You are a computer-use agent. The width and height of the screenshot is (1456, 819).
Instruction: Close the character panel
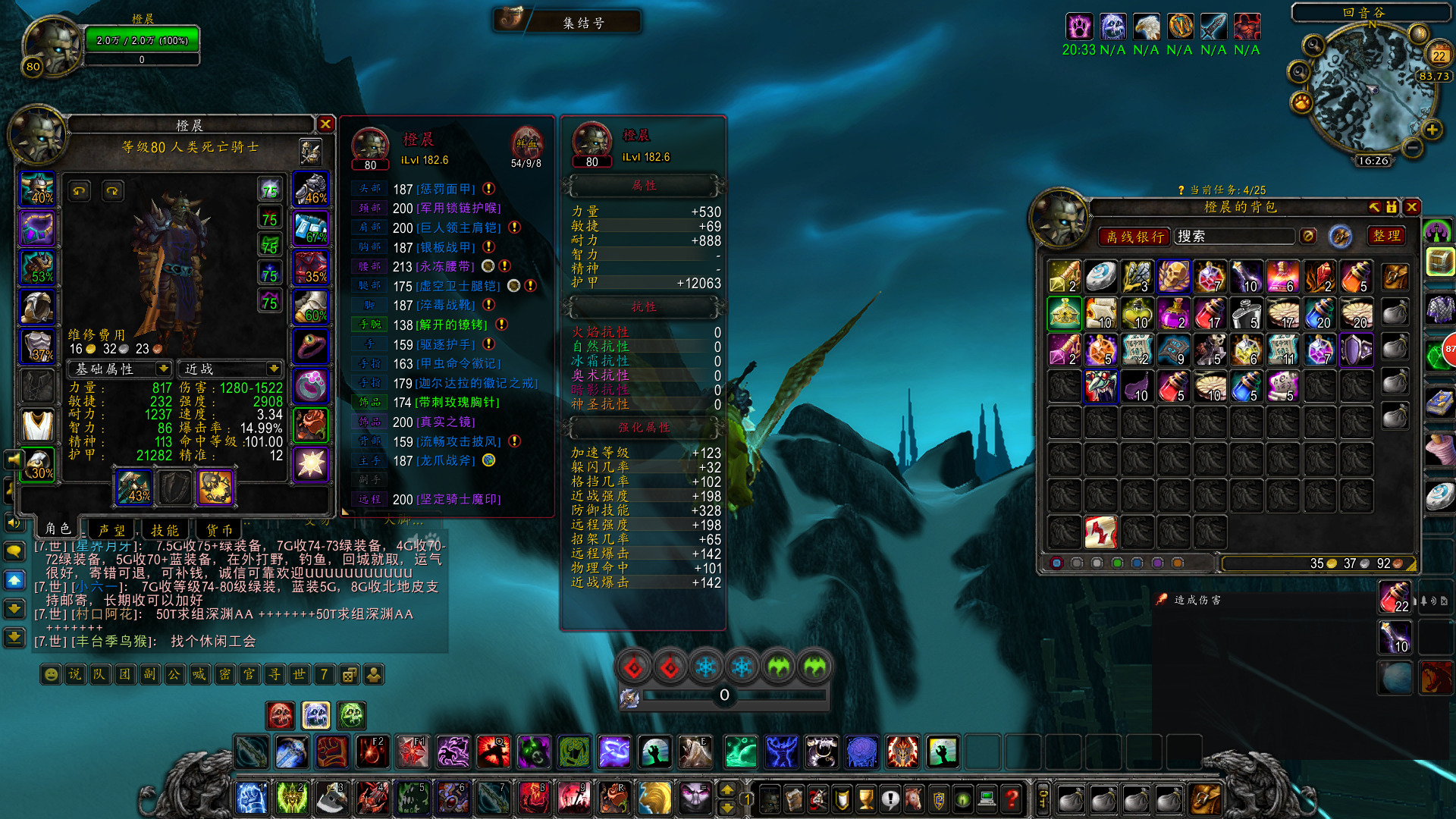tap(325, 124)
